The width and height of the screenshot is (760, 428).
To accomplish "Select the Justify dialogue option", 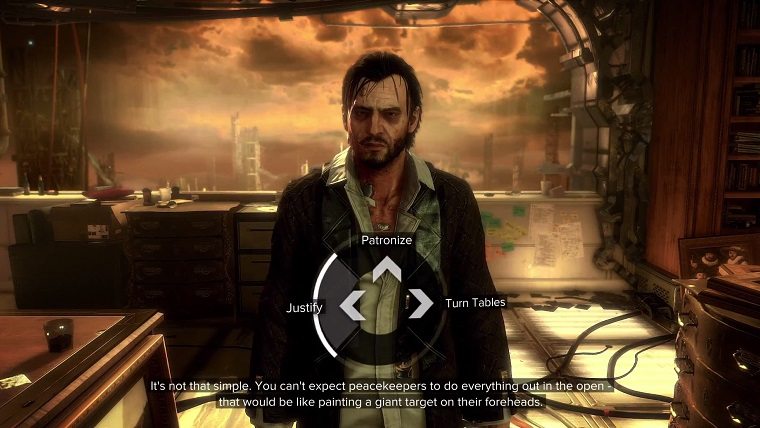I will click(304, 307).
